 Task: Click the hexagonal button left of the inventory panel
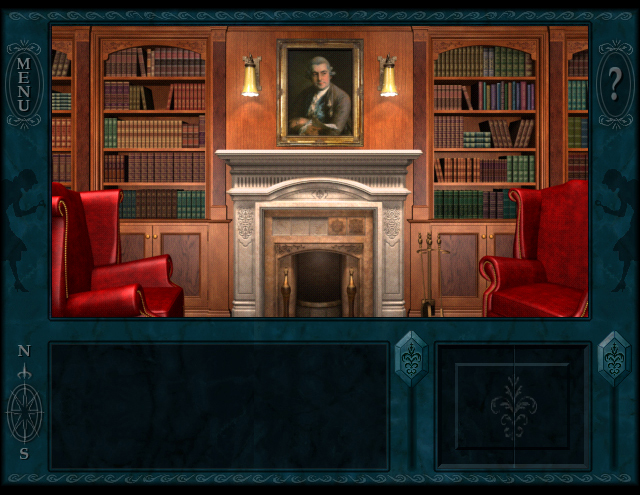[411, 358]
